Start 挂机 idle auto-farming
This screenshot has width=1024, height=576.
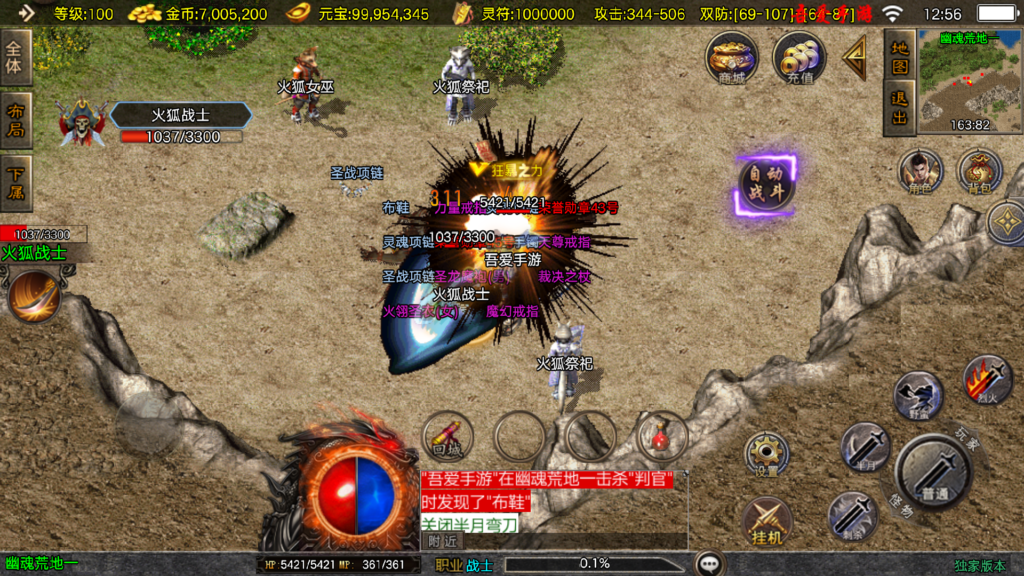click(x=766, y=522)
